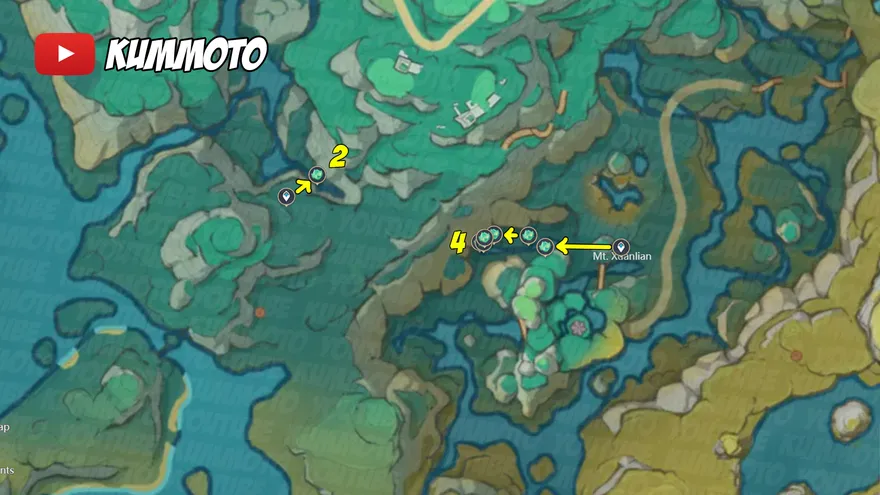
Task: Click the teleport waypoint left of number 2
Action: click(287, 196)
